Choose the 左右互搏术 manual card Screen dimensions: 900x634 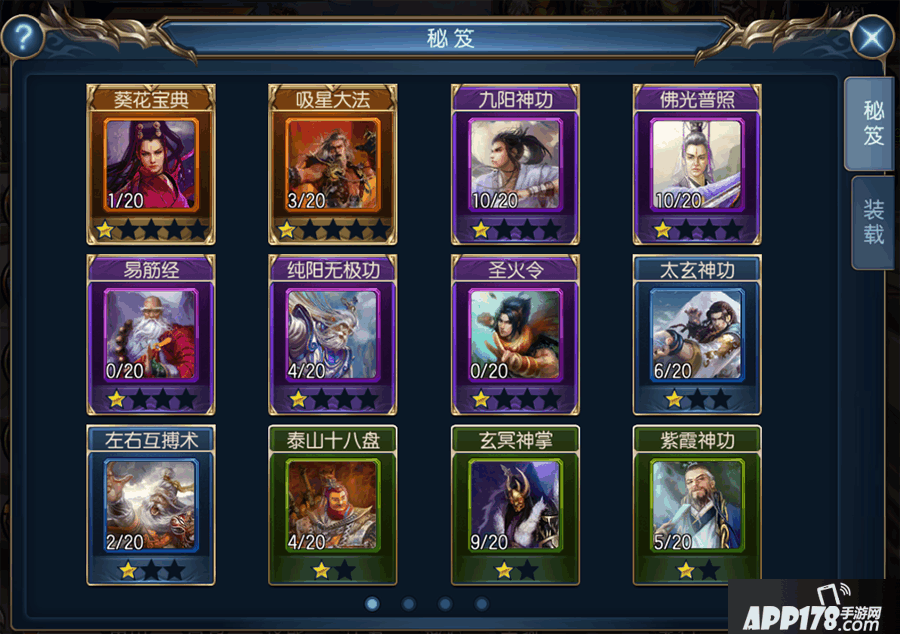[151, 505]
